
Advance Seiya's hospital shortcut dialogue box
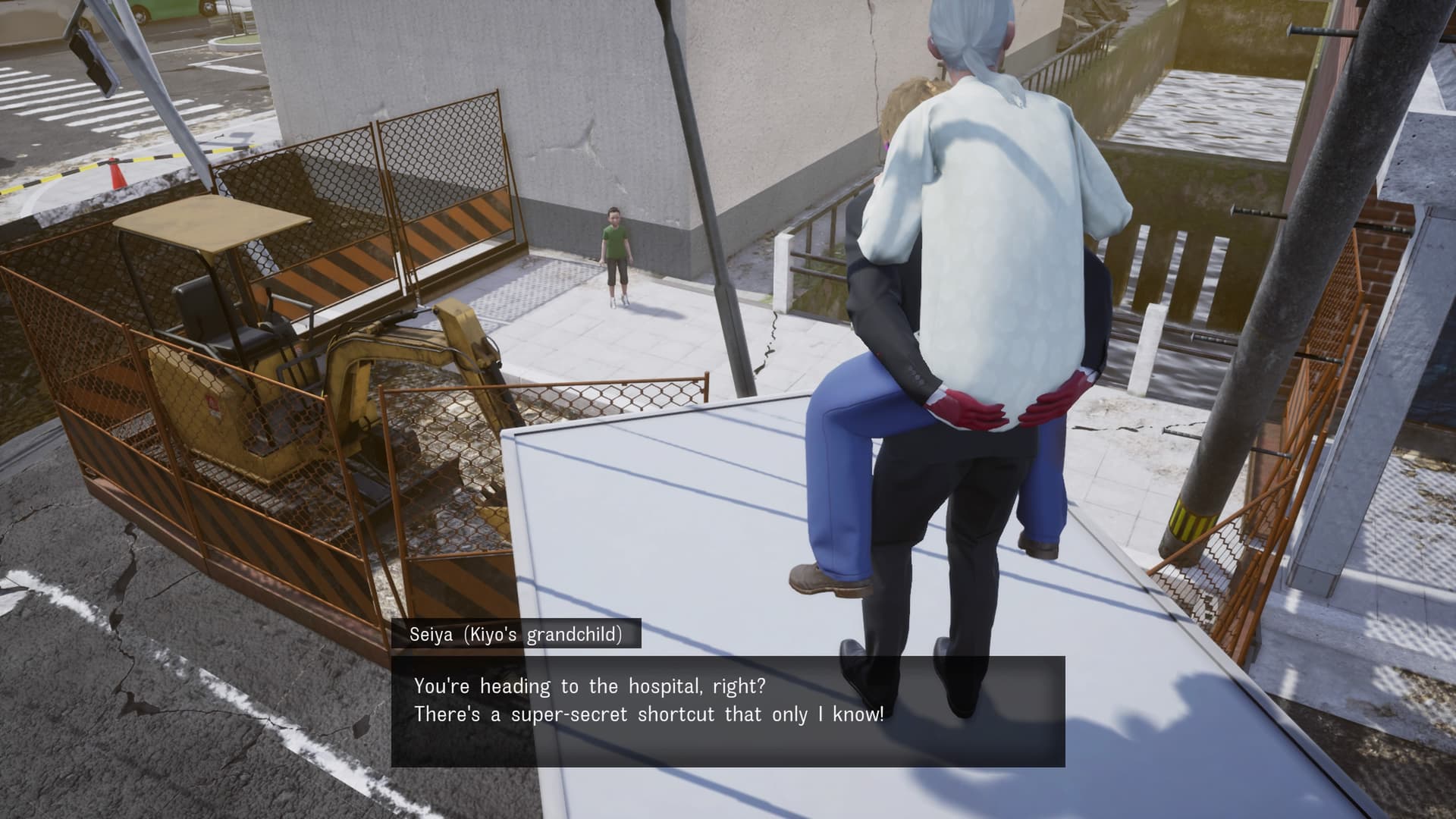coord(727,711)
